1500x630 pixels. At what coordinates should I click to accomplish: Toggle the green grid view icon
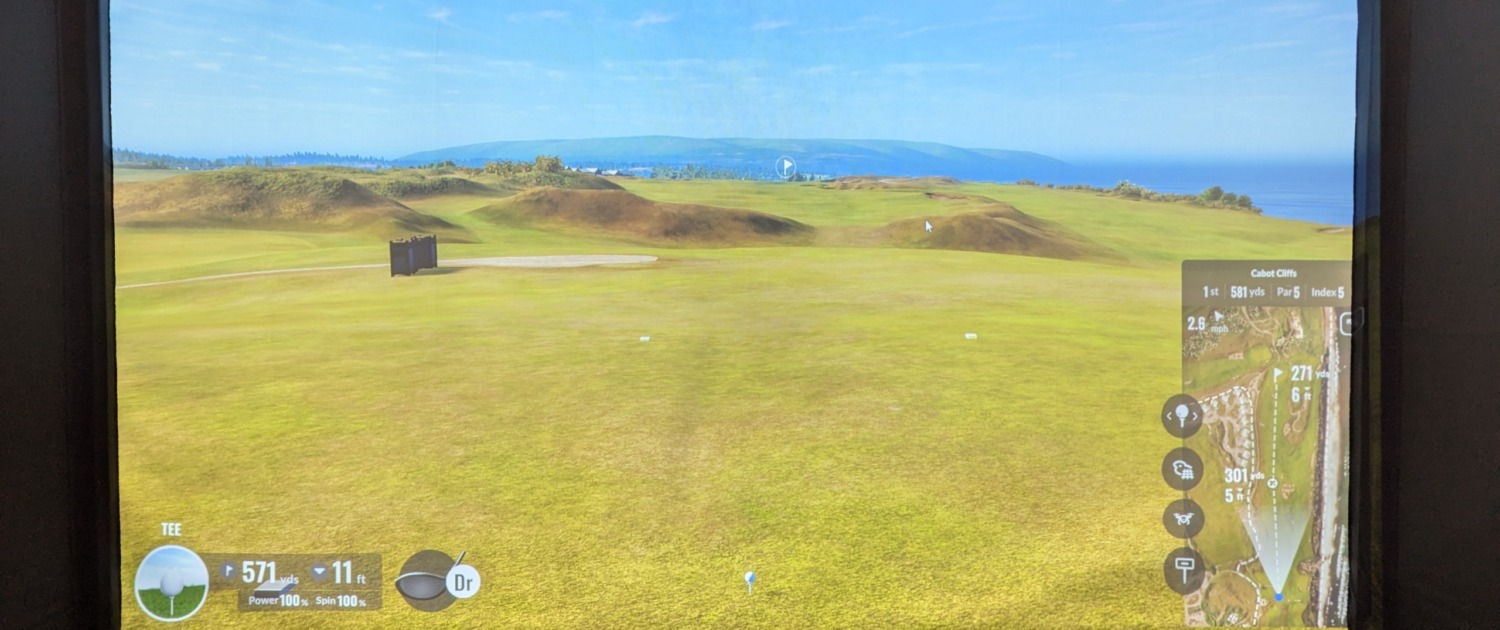[1182, 468]
